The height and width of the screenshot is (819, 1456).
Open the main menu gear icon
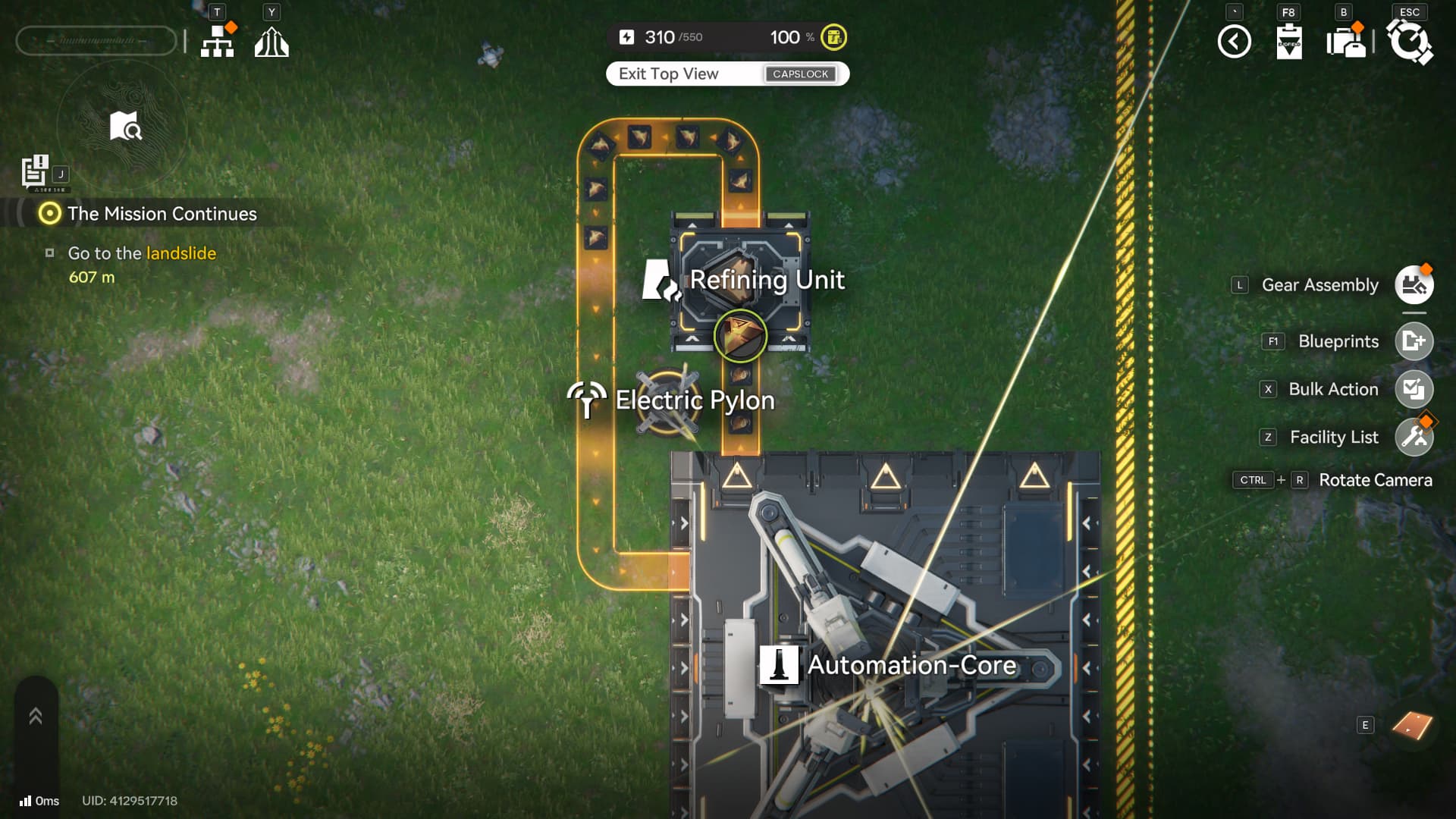pos(1409,42)
